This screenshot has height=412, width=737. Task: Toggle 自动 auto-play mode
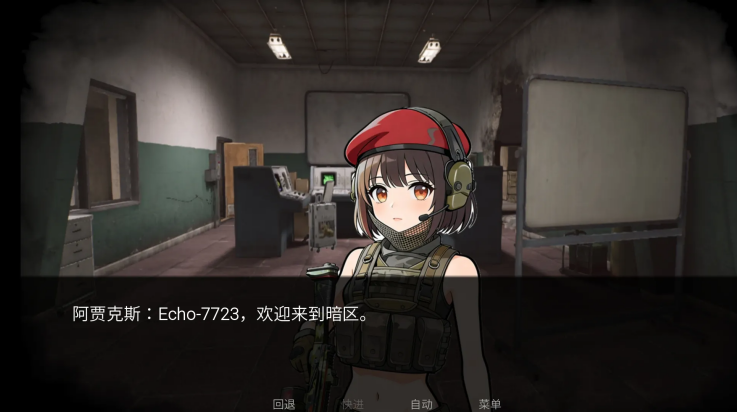pyautogui.click(x=421, y=404)
